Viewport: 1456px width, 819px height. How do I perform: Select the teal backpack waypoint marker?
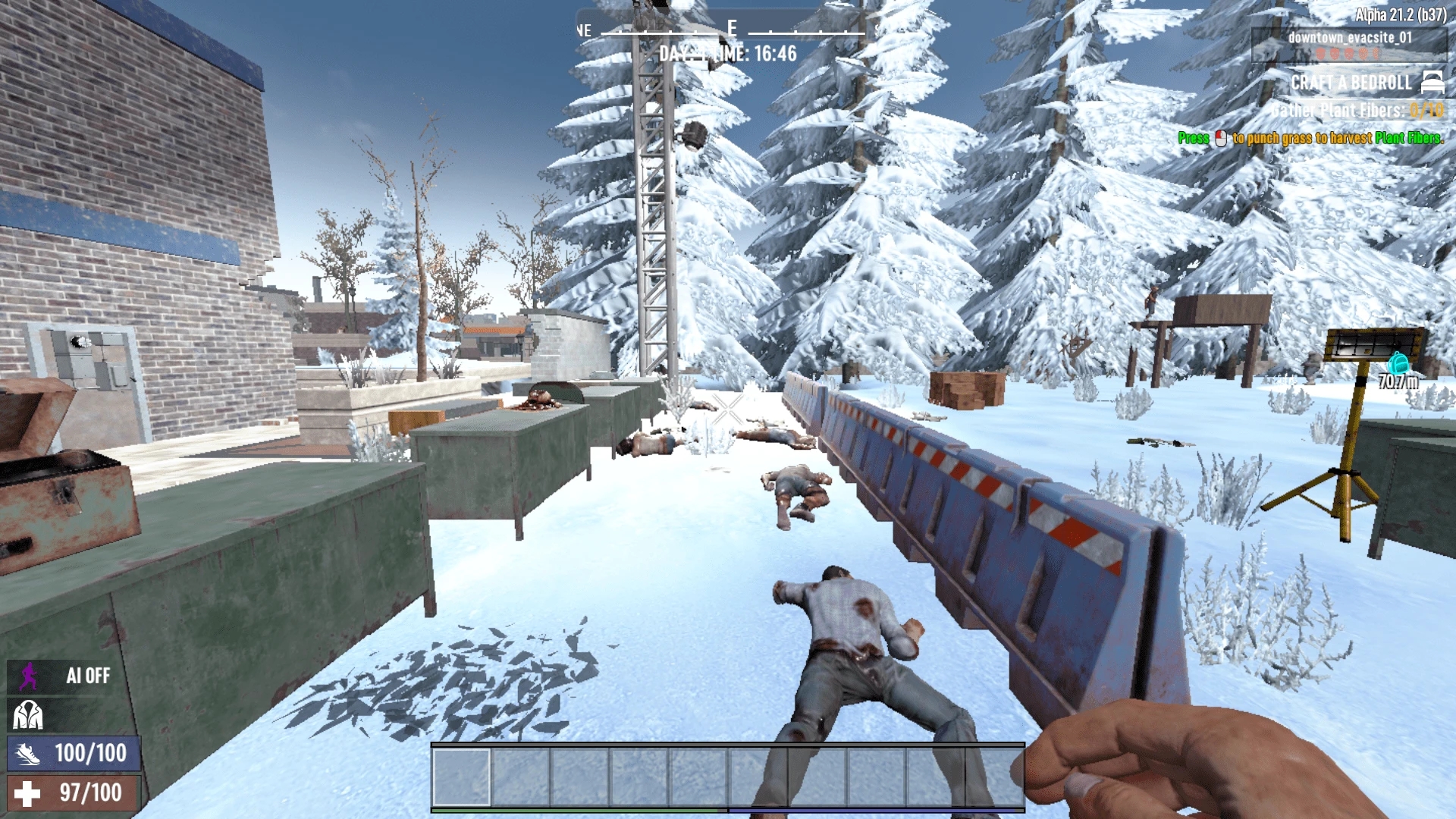click(1398, 362)
